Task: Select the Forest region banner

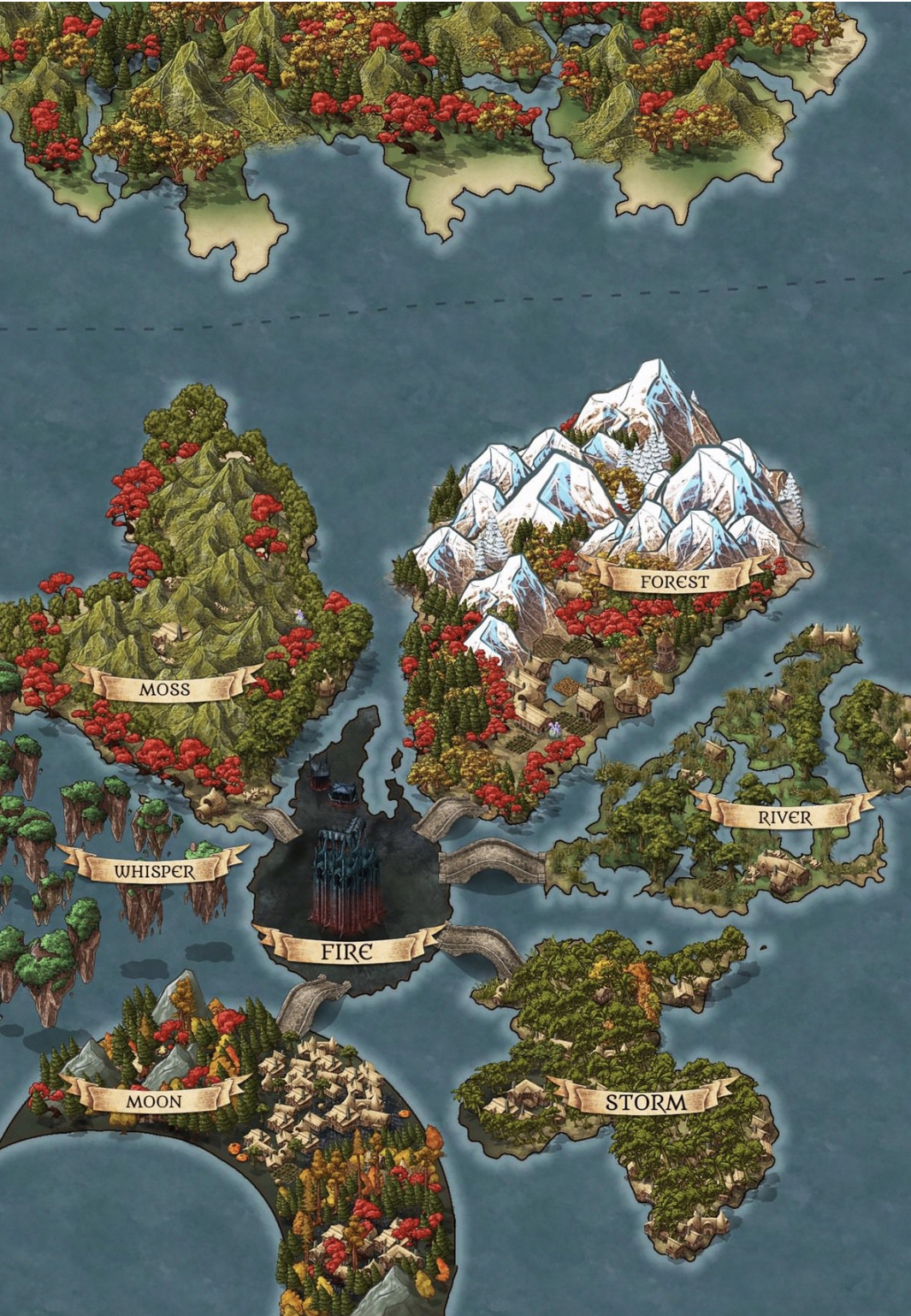Action: click(x=674, y=581)
